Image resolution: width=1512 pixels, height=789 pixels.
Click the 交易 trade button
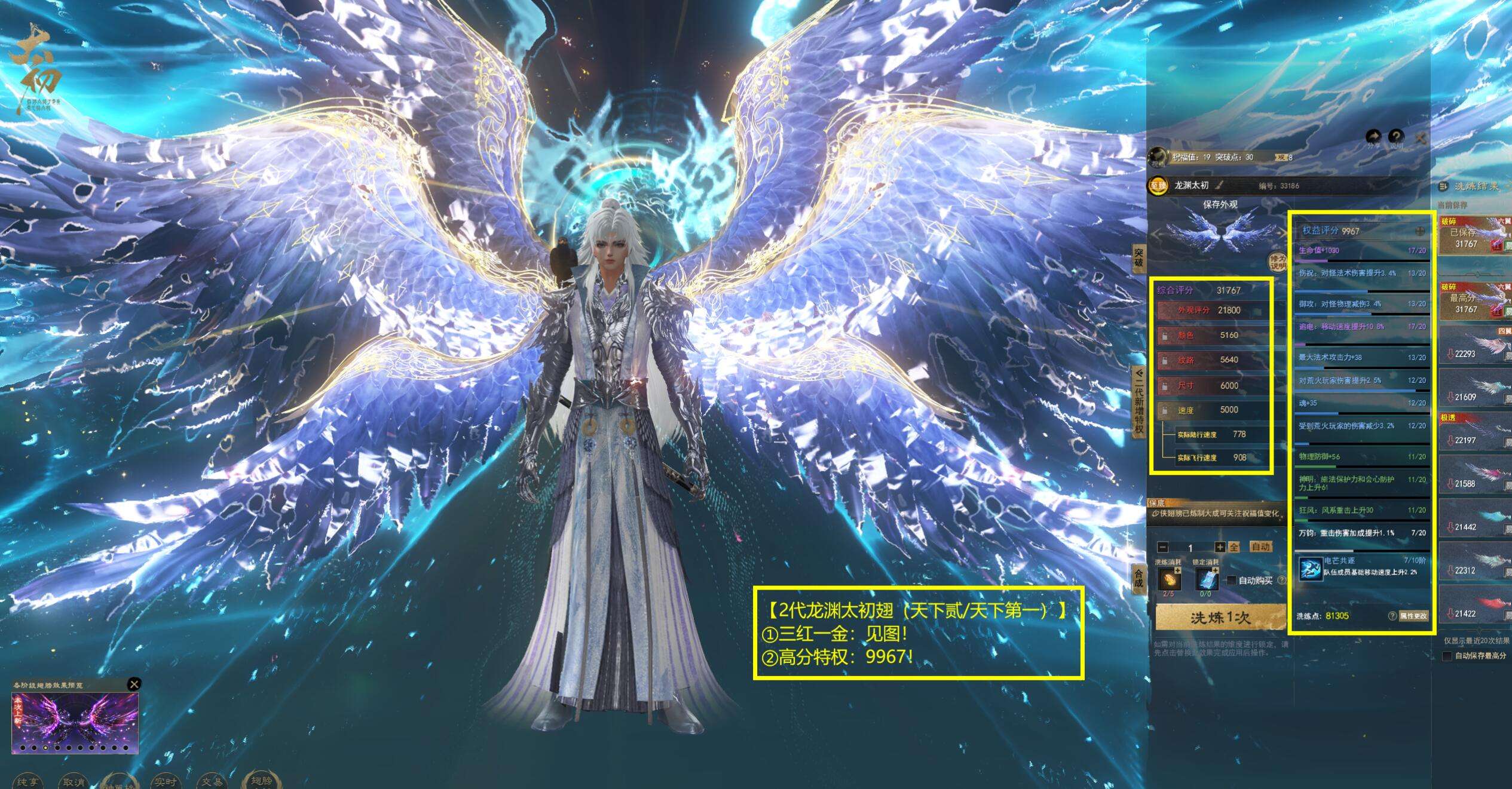[212, 781]
